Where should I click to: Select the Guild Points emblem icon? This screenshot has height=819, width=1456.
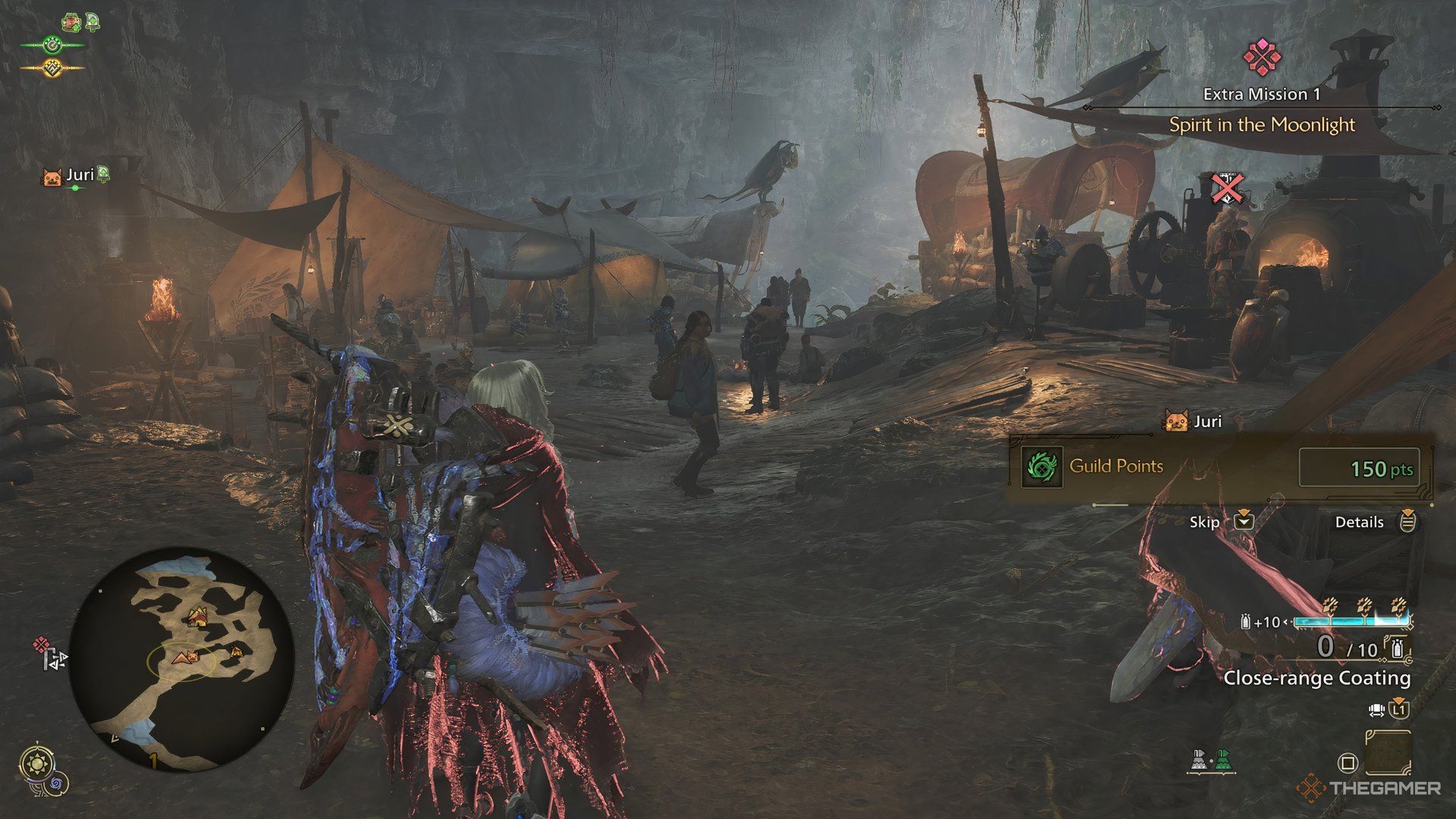pyautogui.click(x=1042, y=466)
